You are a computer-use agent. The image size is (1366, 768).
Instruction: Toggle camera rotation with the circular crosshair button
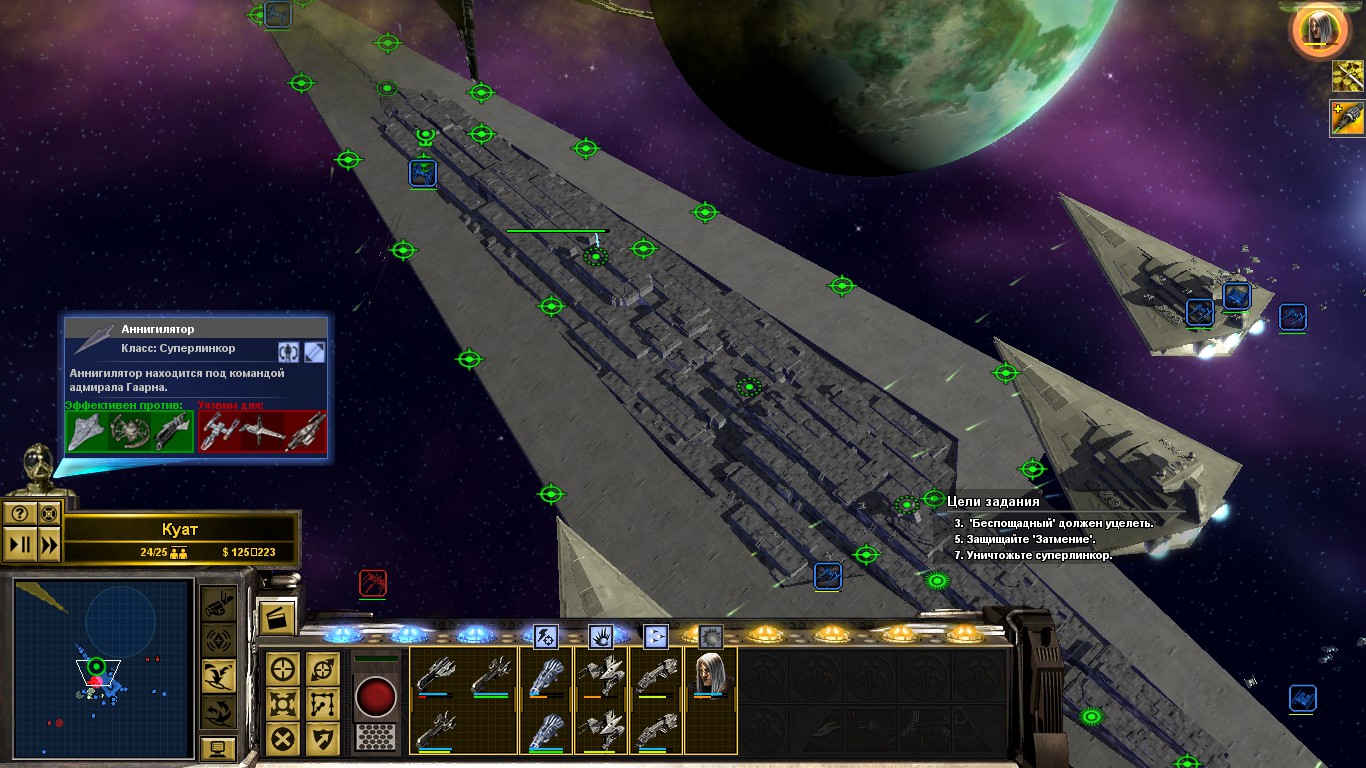tap(49, 514)
